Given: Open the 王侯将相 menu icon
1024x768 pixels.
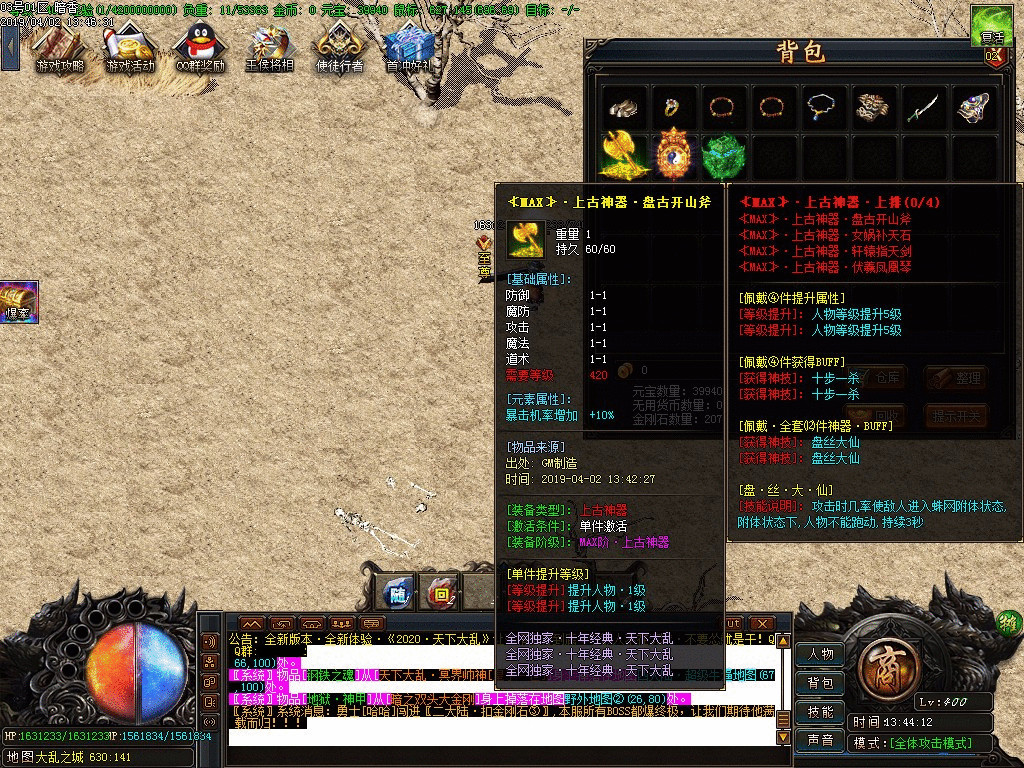Looking at the screenshot, I should point(270,48).
